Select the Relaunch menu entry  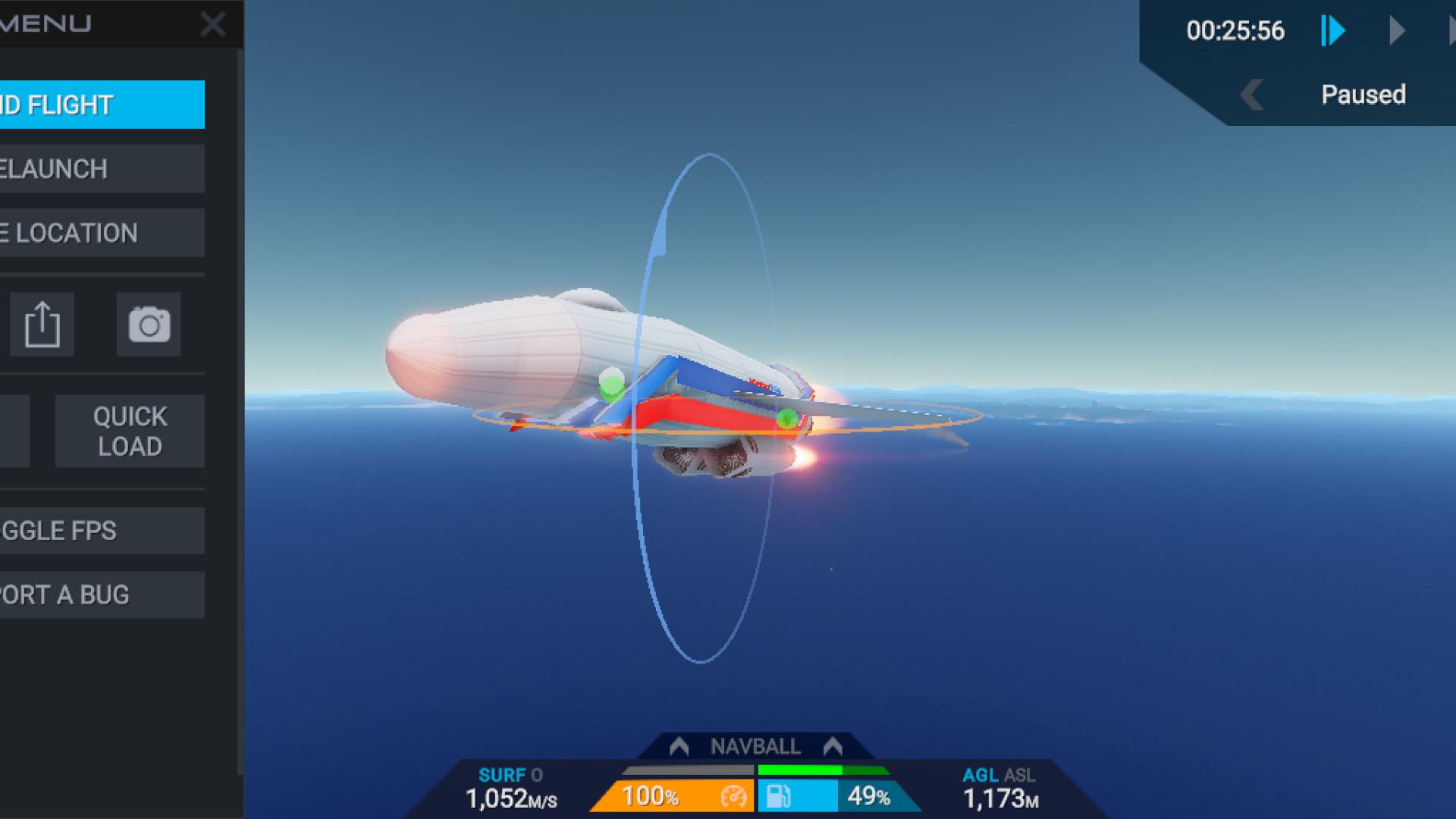click(101, 168)
